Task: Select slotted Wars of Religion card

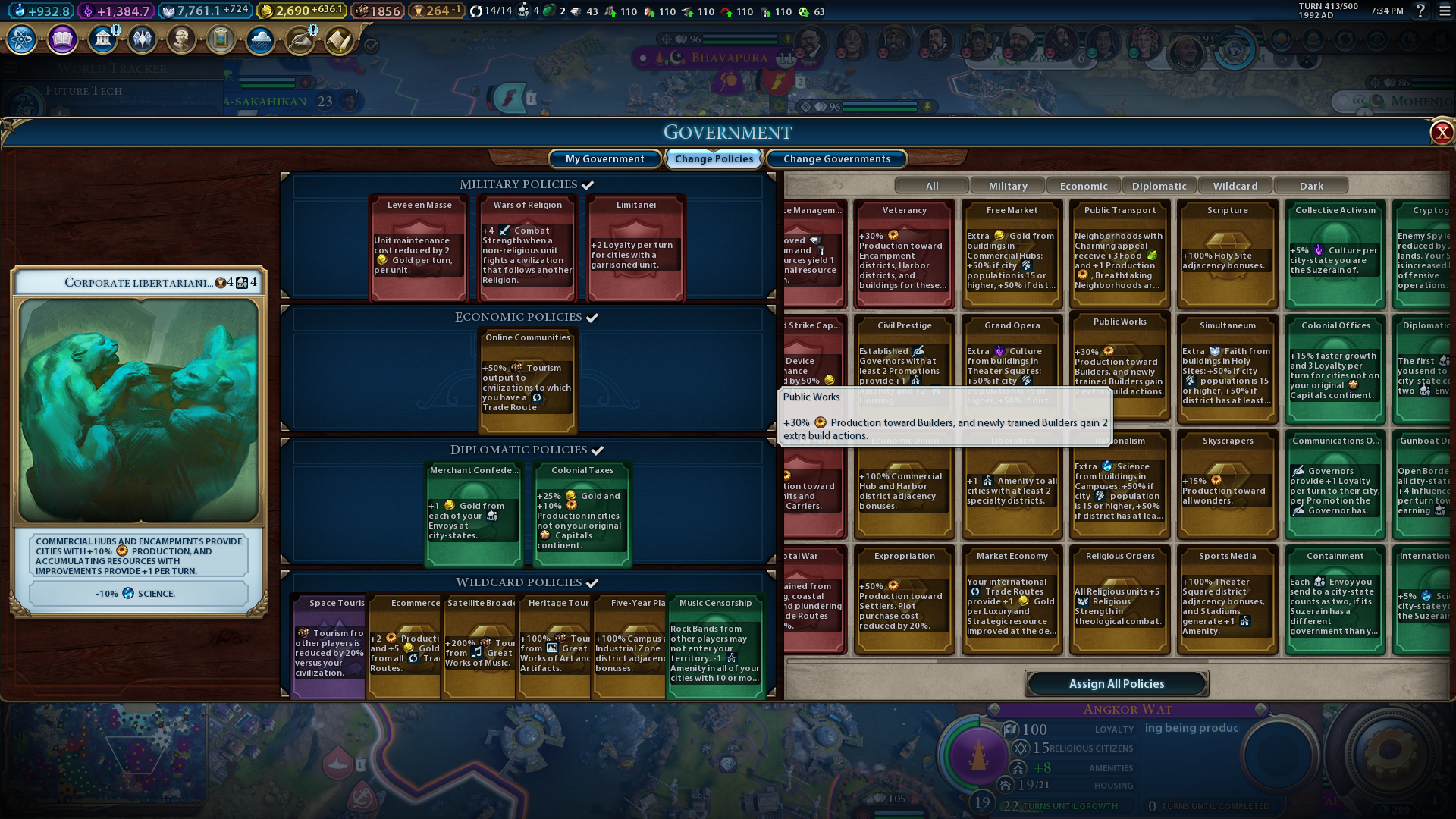Action: pyautogui.click(x=528, y=248)
